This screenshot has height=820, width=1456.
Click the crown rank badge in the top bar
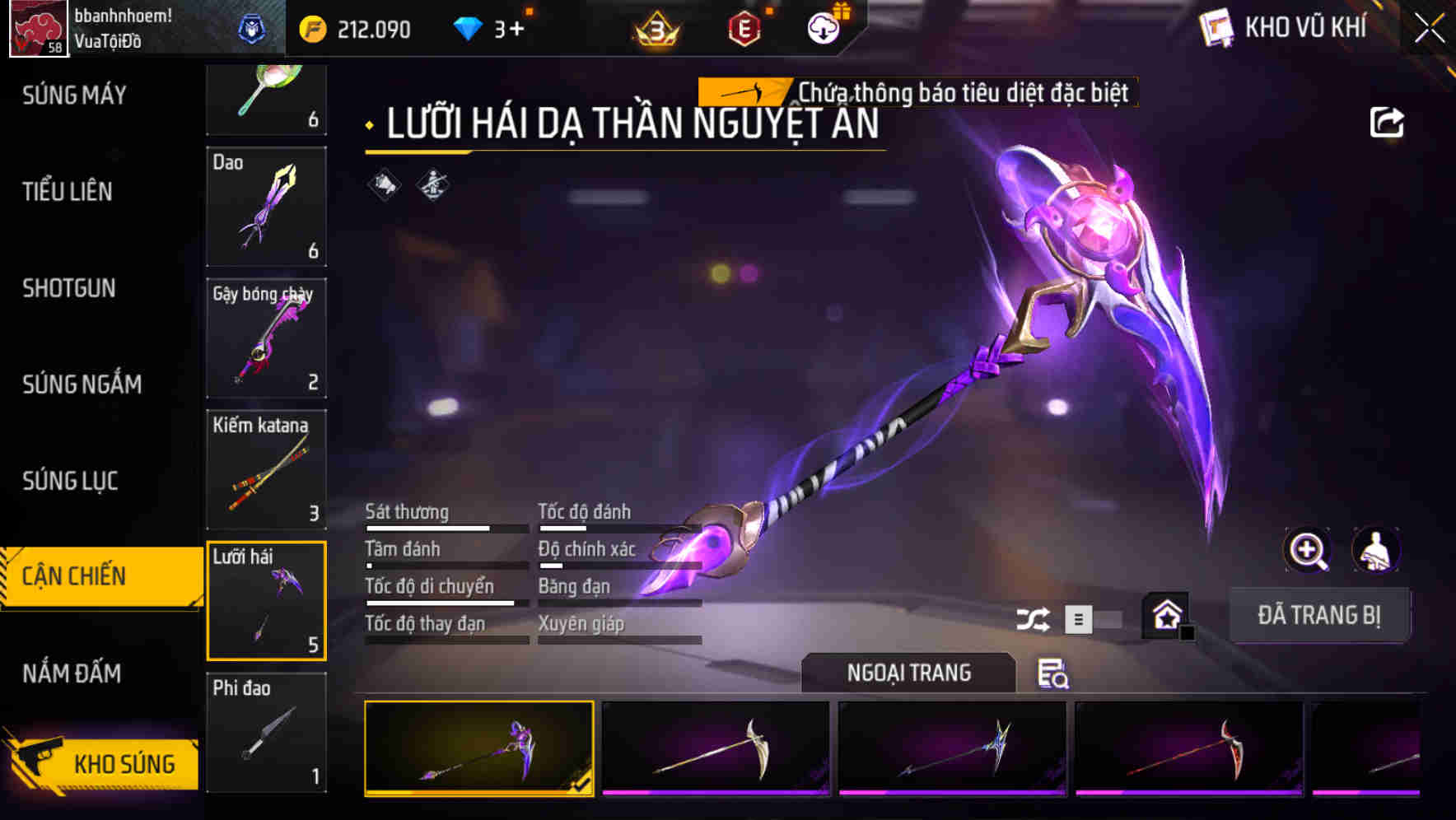(x=655, y=29)
